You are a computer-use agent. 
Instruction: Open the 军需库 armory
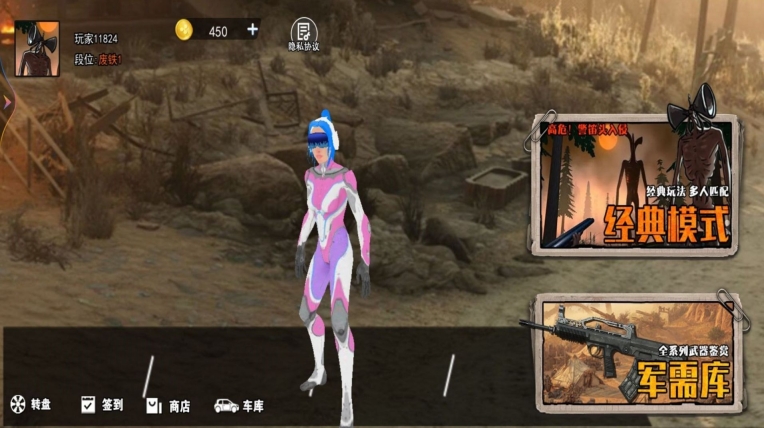coord(636,352)
